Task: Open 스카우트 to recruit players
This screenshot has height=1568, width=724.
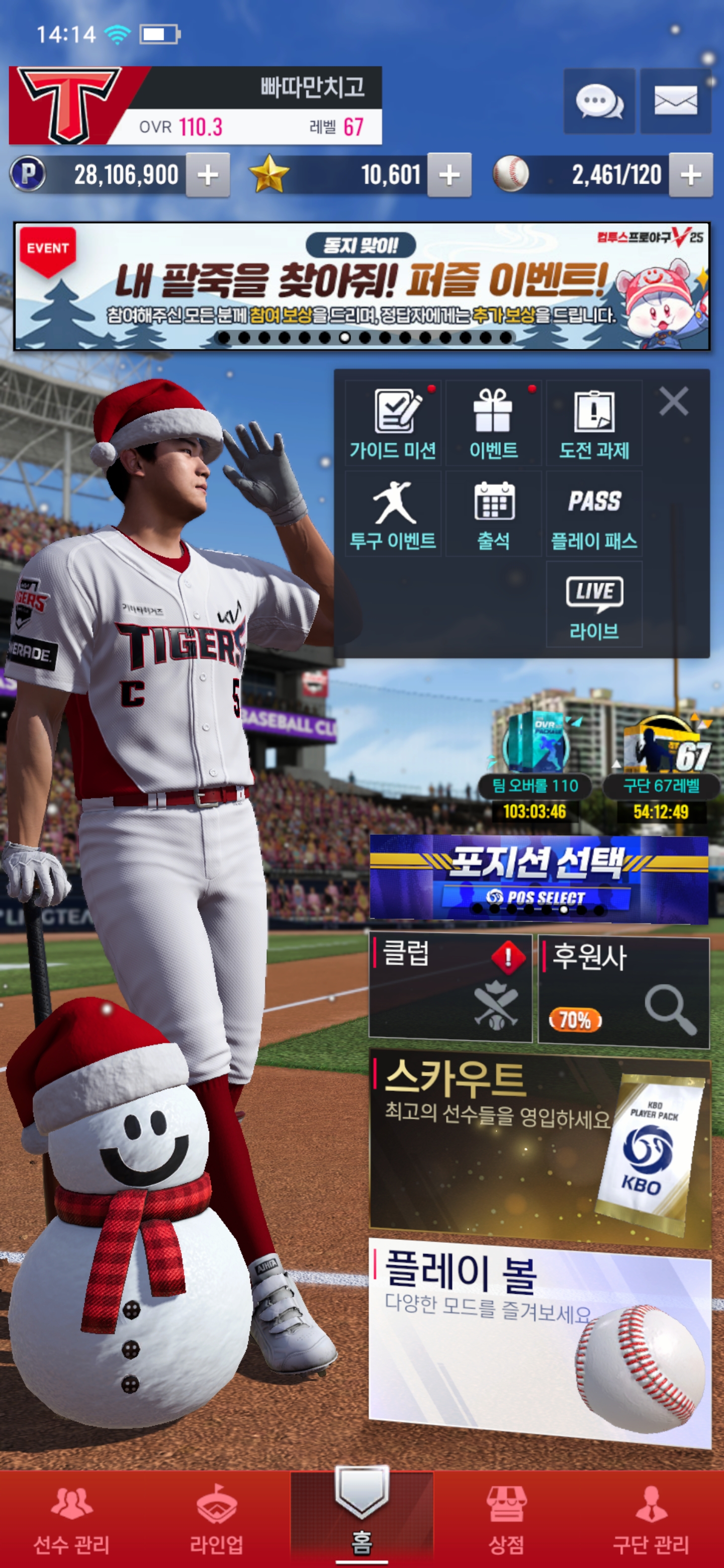Action: tap(539, 1144)
